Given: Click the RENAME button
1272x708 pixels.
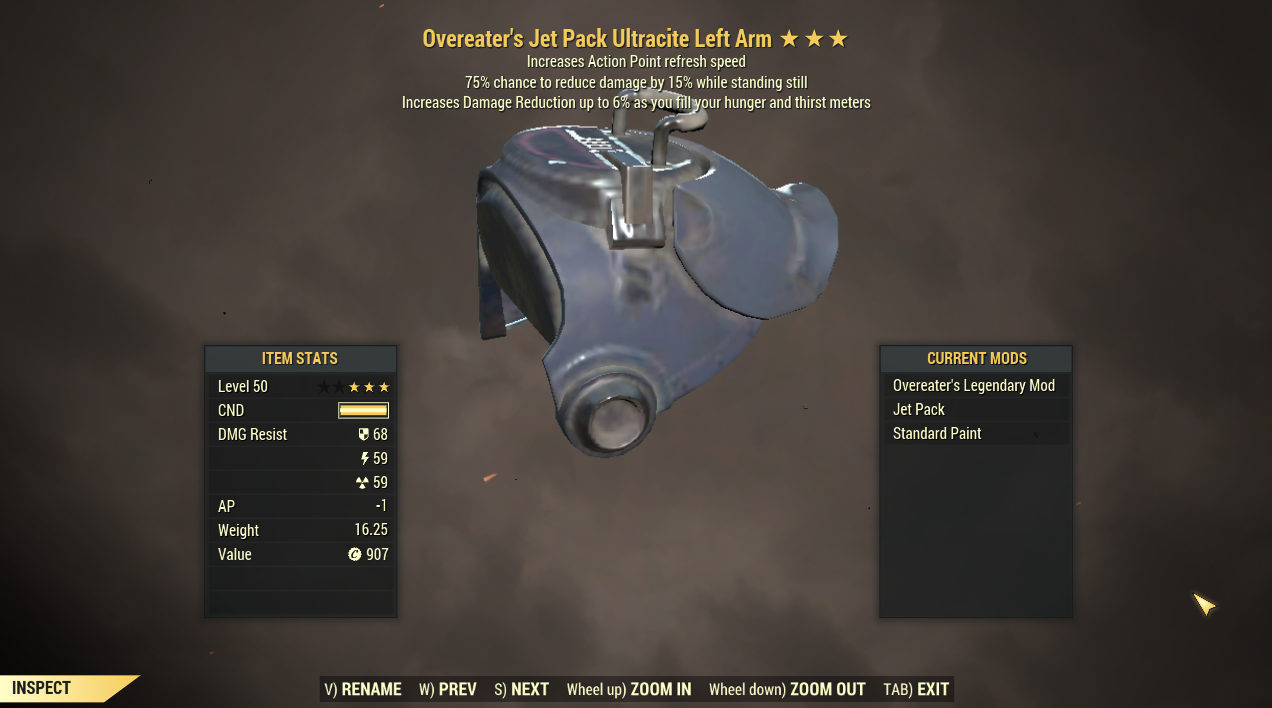Looking at the screenshot, I should (363, 689).
